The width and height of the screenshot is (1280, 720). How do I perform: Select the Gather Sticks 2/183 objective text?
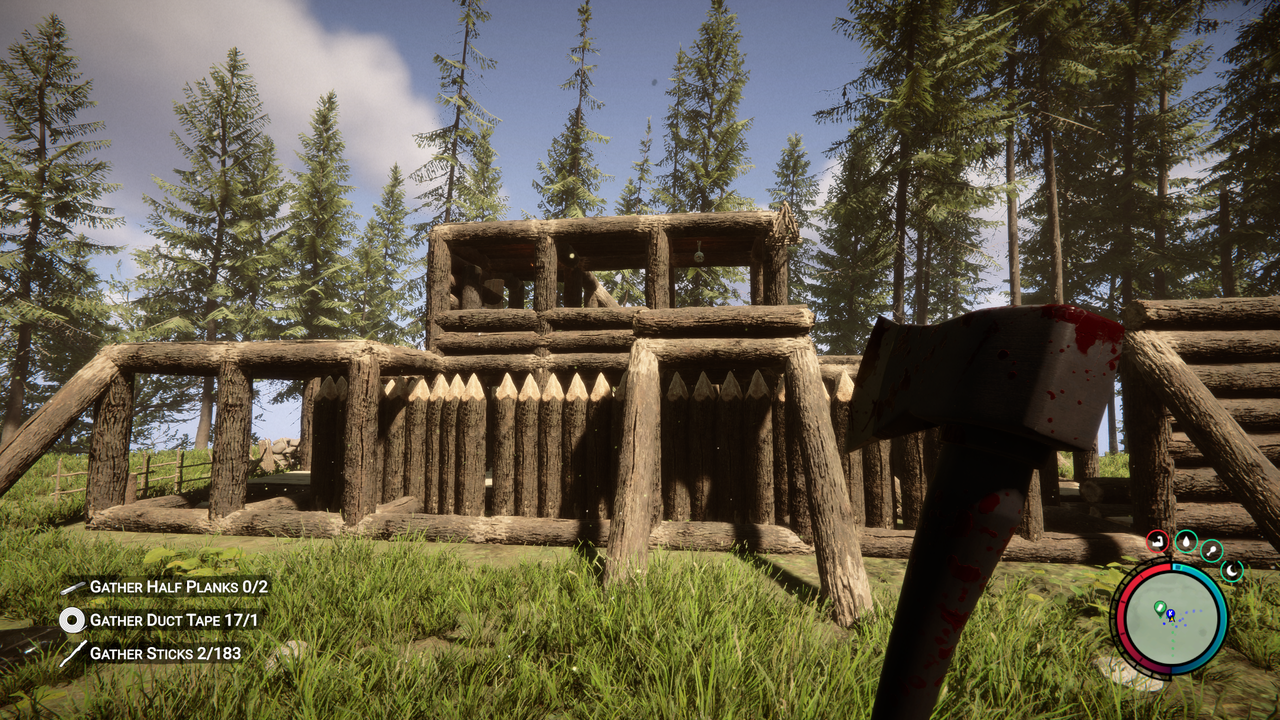pos(165,652)
